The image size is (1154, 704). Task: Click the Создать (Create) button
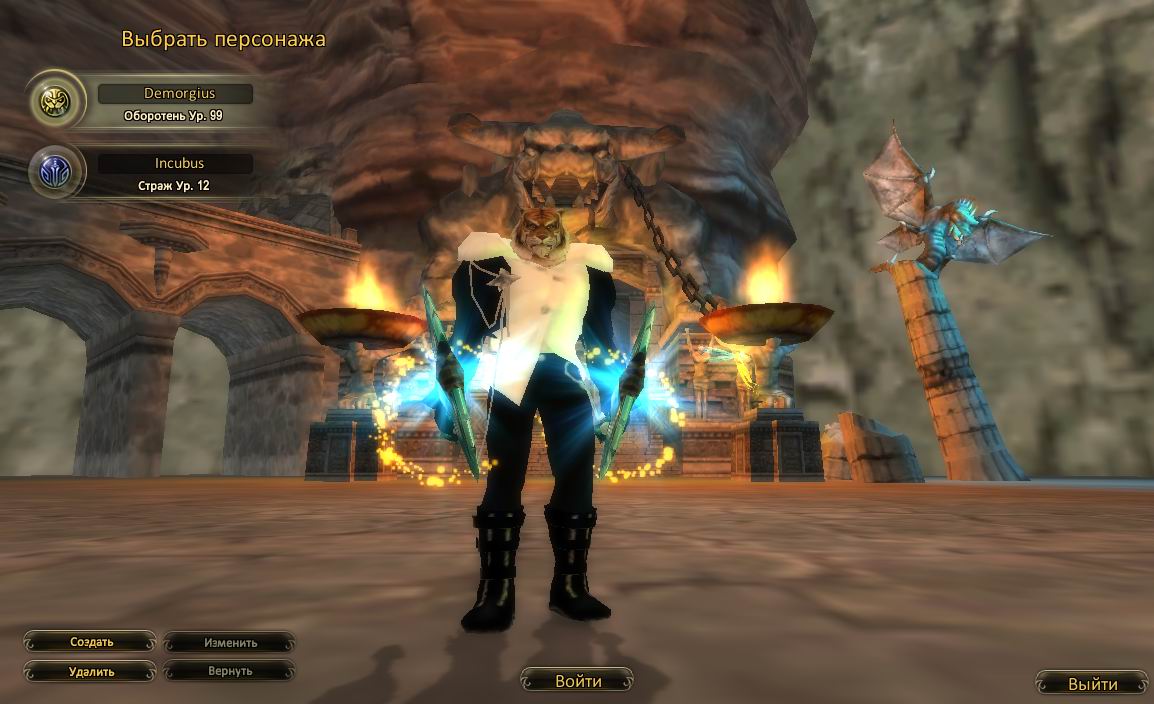91,642
